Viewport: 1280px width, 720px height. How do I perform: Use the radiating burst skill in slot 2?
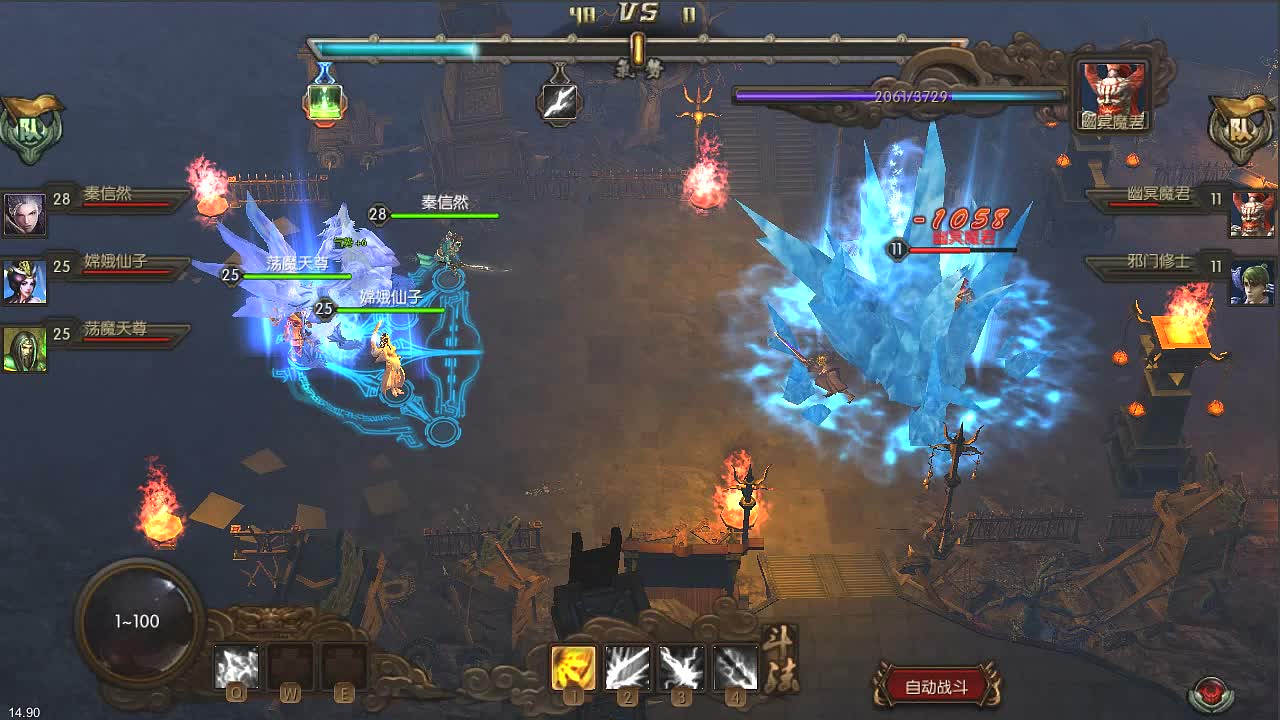[627, 667]
